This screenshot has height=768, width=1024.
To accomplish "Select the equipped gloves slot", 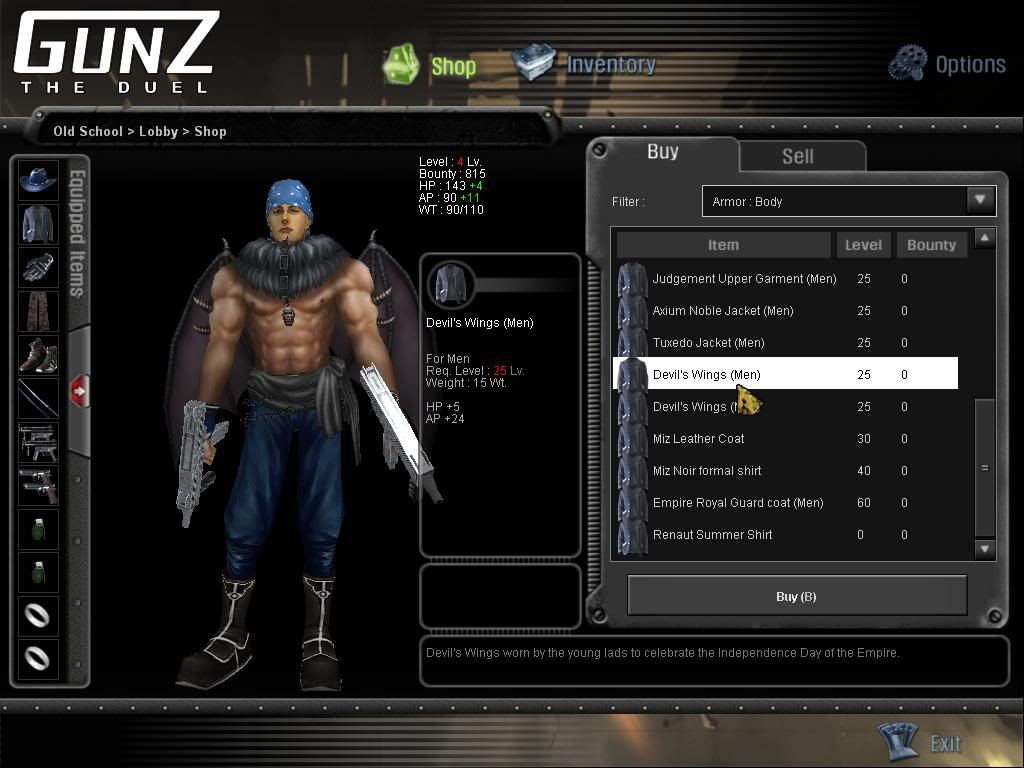I will pyautogui.click(x=39, y=268).
